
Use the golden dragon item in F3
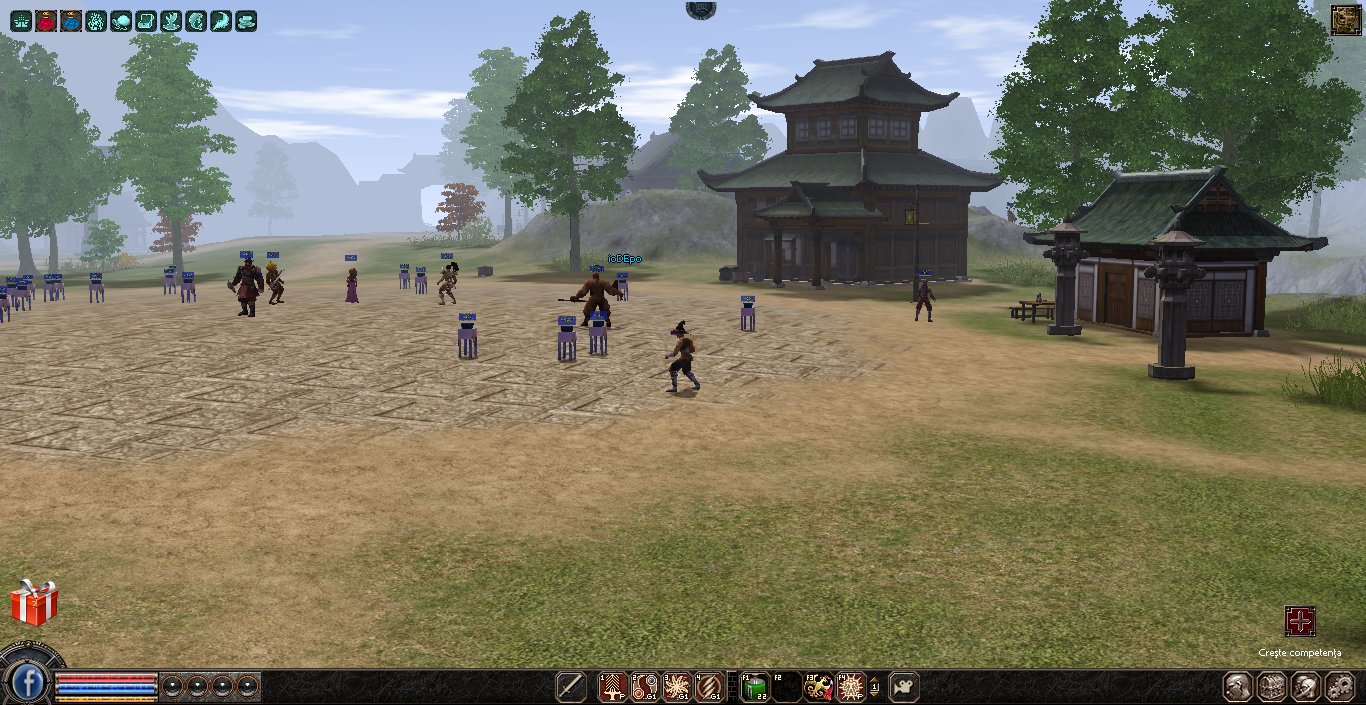819,687
